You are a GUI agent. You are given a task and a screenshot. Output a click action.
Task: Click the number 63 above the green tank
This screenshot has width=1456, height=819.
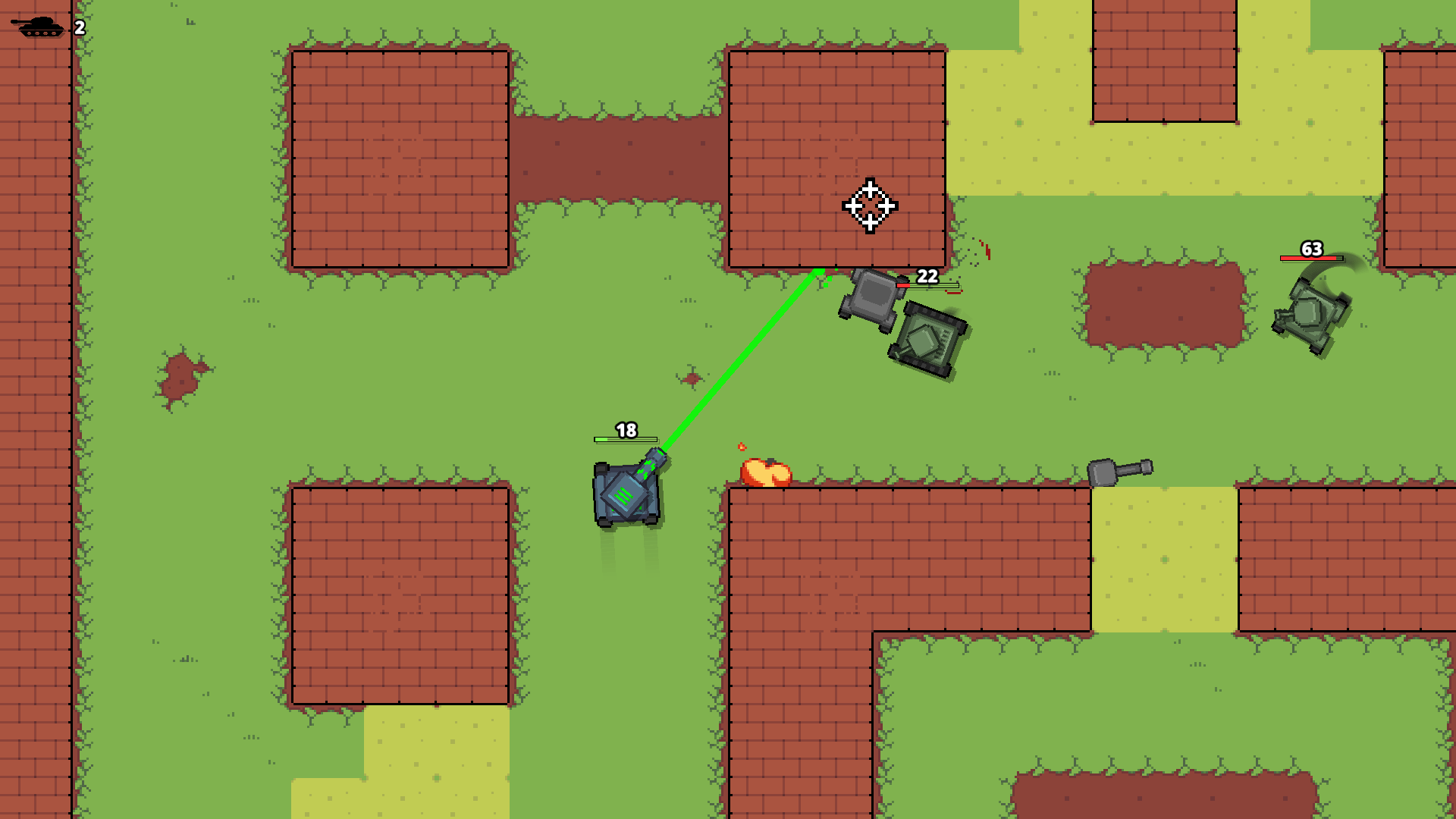[1312, 247]
